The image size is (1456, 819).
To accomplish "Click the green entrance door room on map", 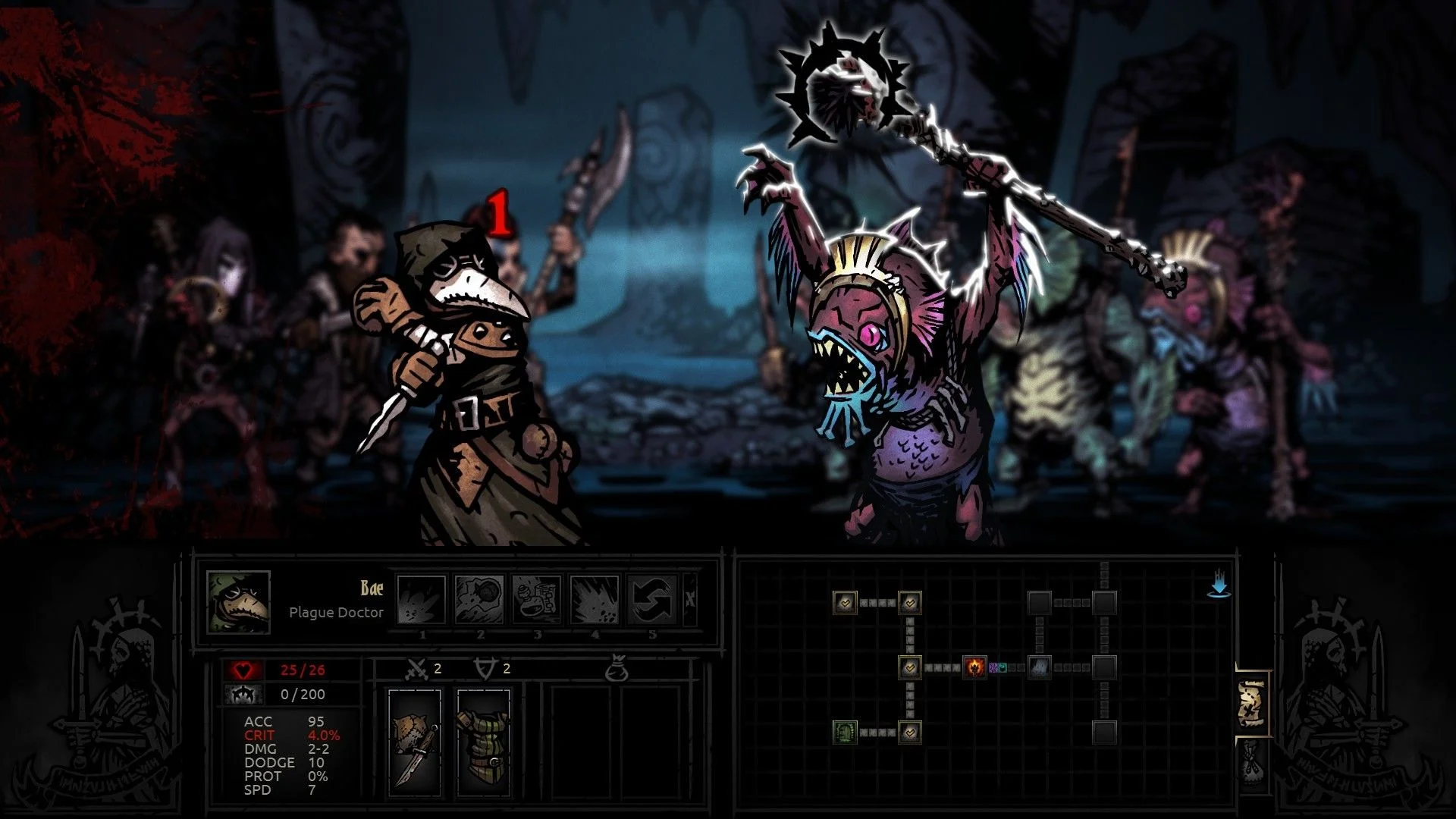I will [846, 732].
